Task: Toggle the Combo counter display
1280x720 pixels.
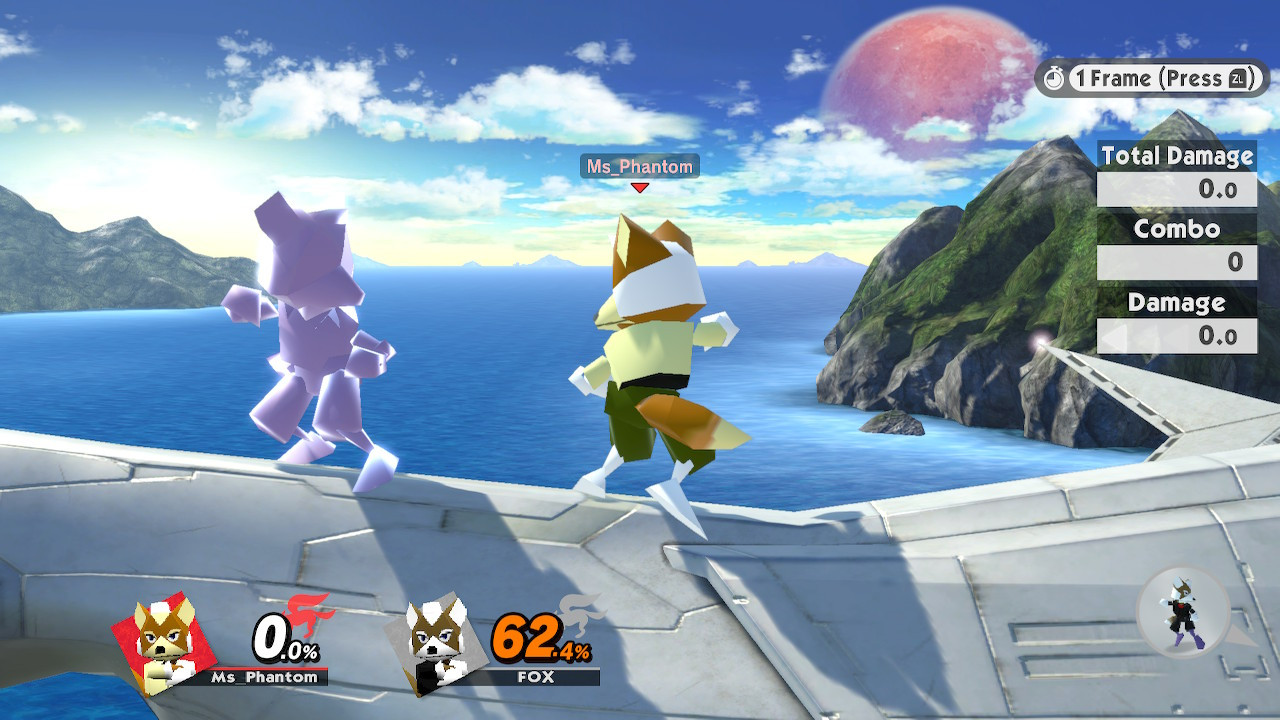Action: tap(1176, 263)
